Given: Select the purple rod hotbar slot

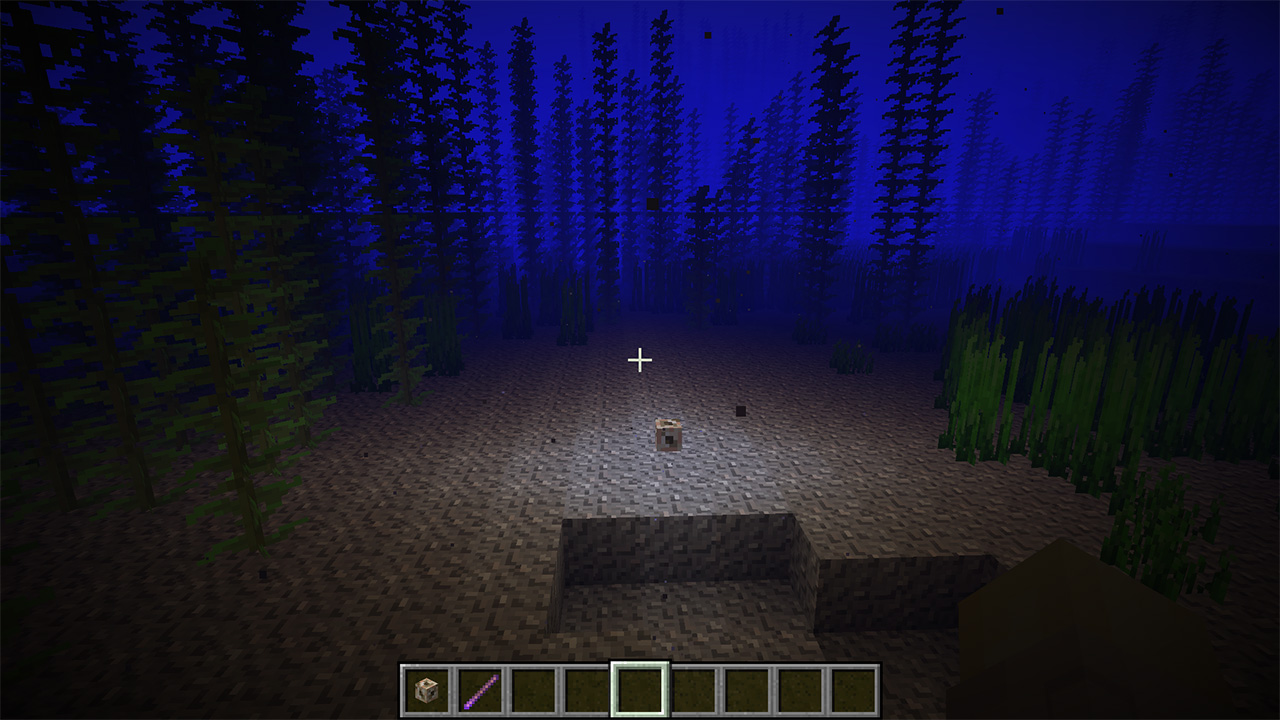Looking at the screenshot, I should (x=480, y=690).
